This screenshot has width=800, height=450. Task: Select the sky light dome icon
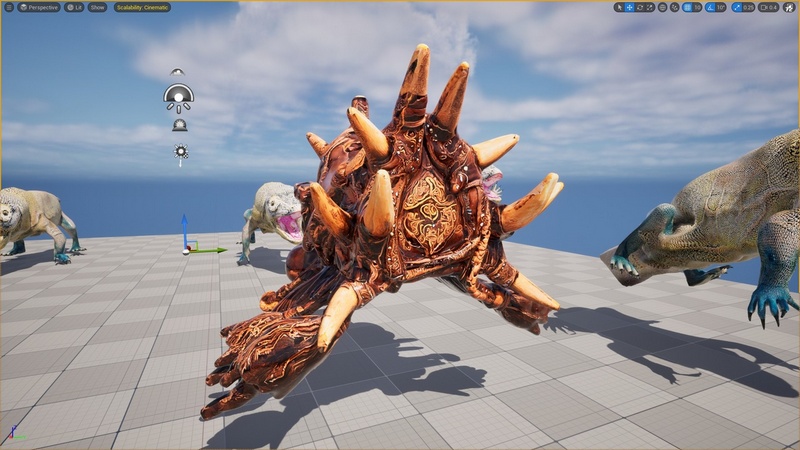coord(178,97)
